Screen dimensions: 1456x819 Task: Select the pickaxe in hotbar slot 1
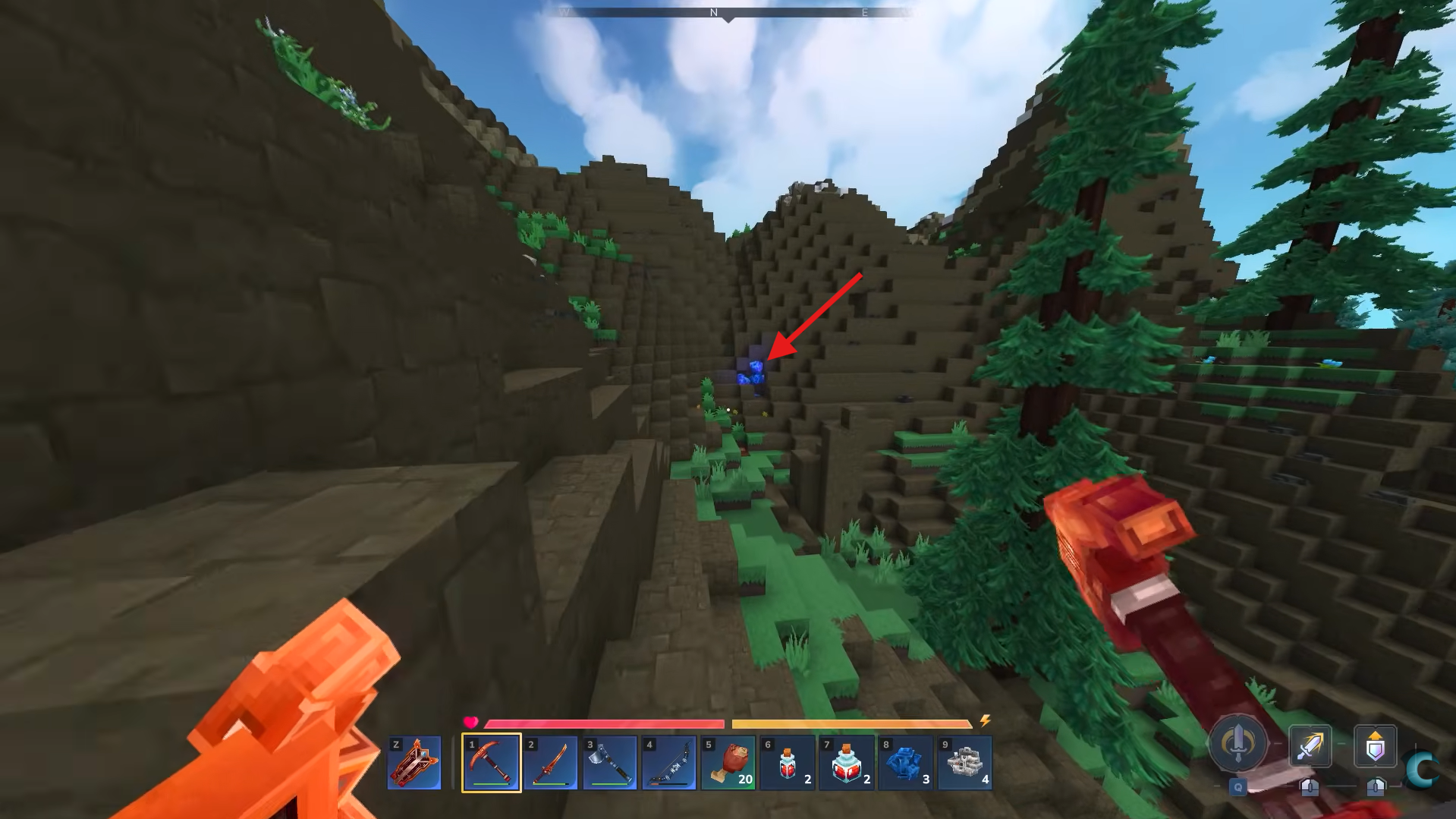click(x=490, y=762)
